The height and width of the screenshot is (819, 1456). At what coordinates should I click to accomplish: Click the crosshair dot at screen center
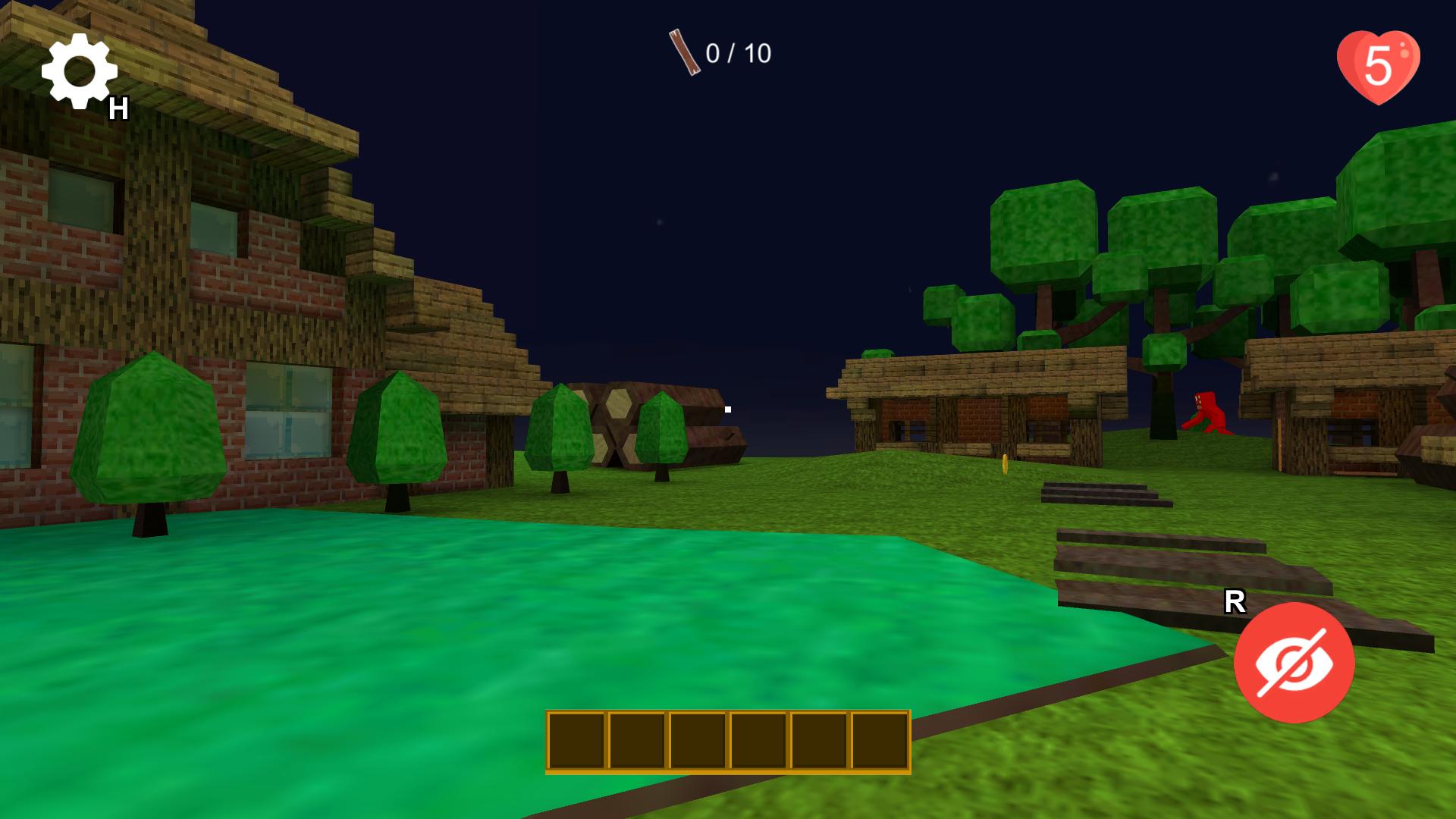(x=726, y=409)
